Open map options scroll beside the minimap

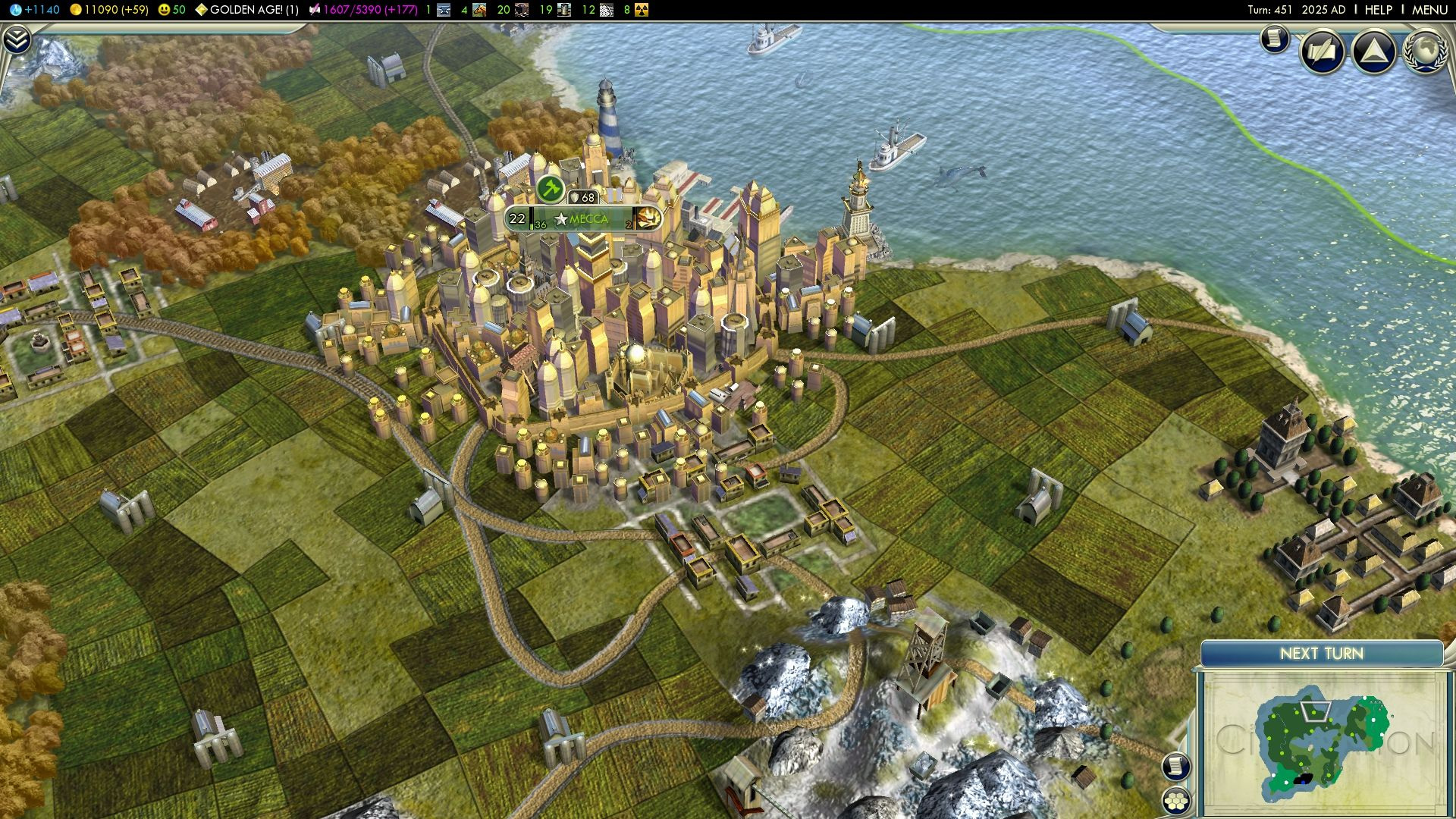click(1175, 766)
